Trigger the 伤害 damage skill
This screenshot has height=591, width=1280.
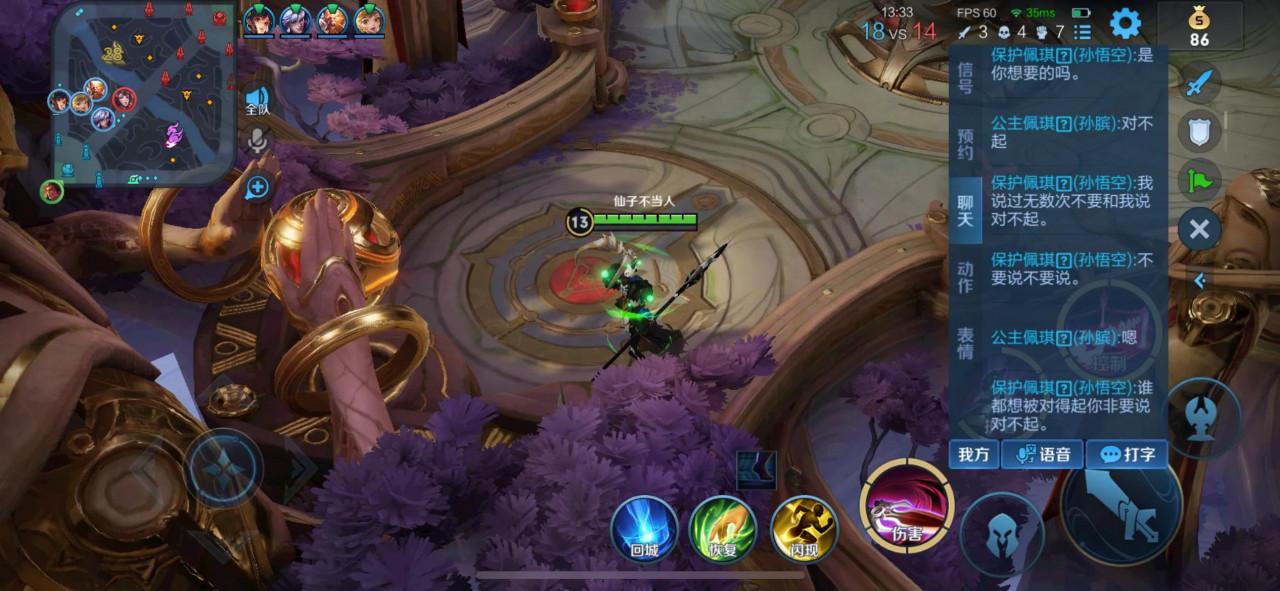coord(906,506)
